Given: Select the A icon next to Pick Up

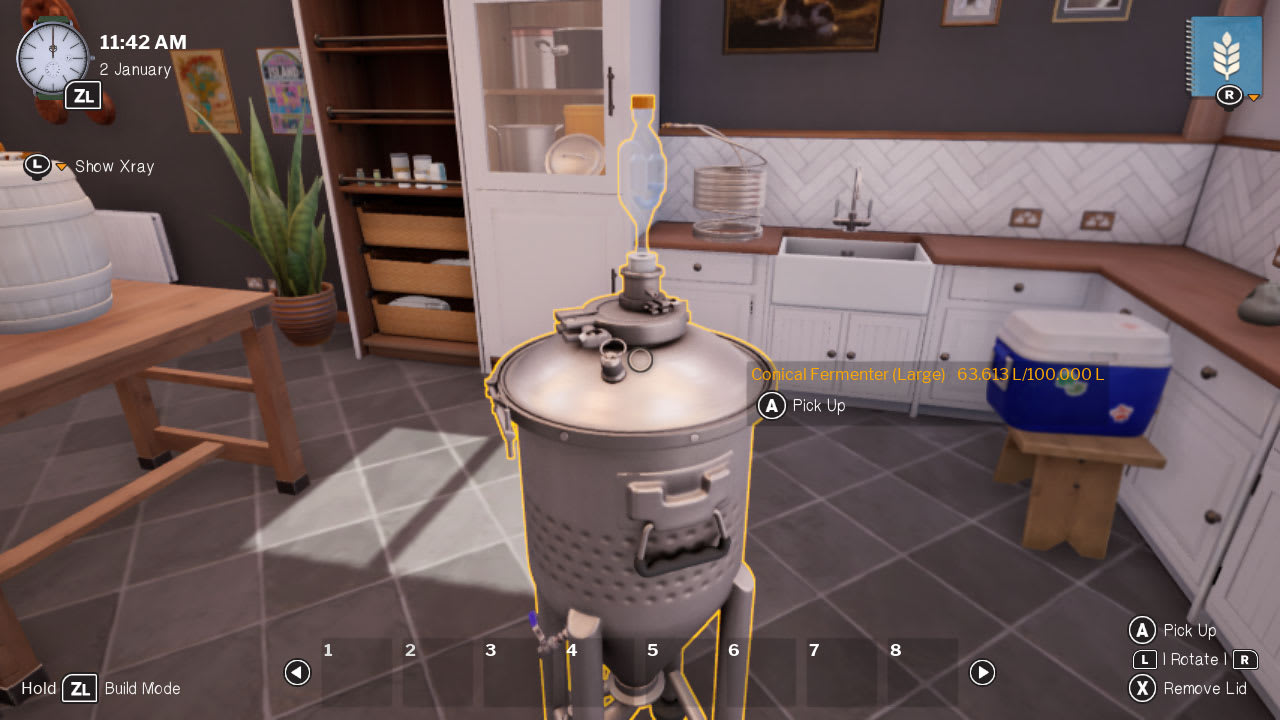Looking at the screenshot, I should click(770, 406).
